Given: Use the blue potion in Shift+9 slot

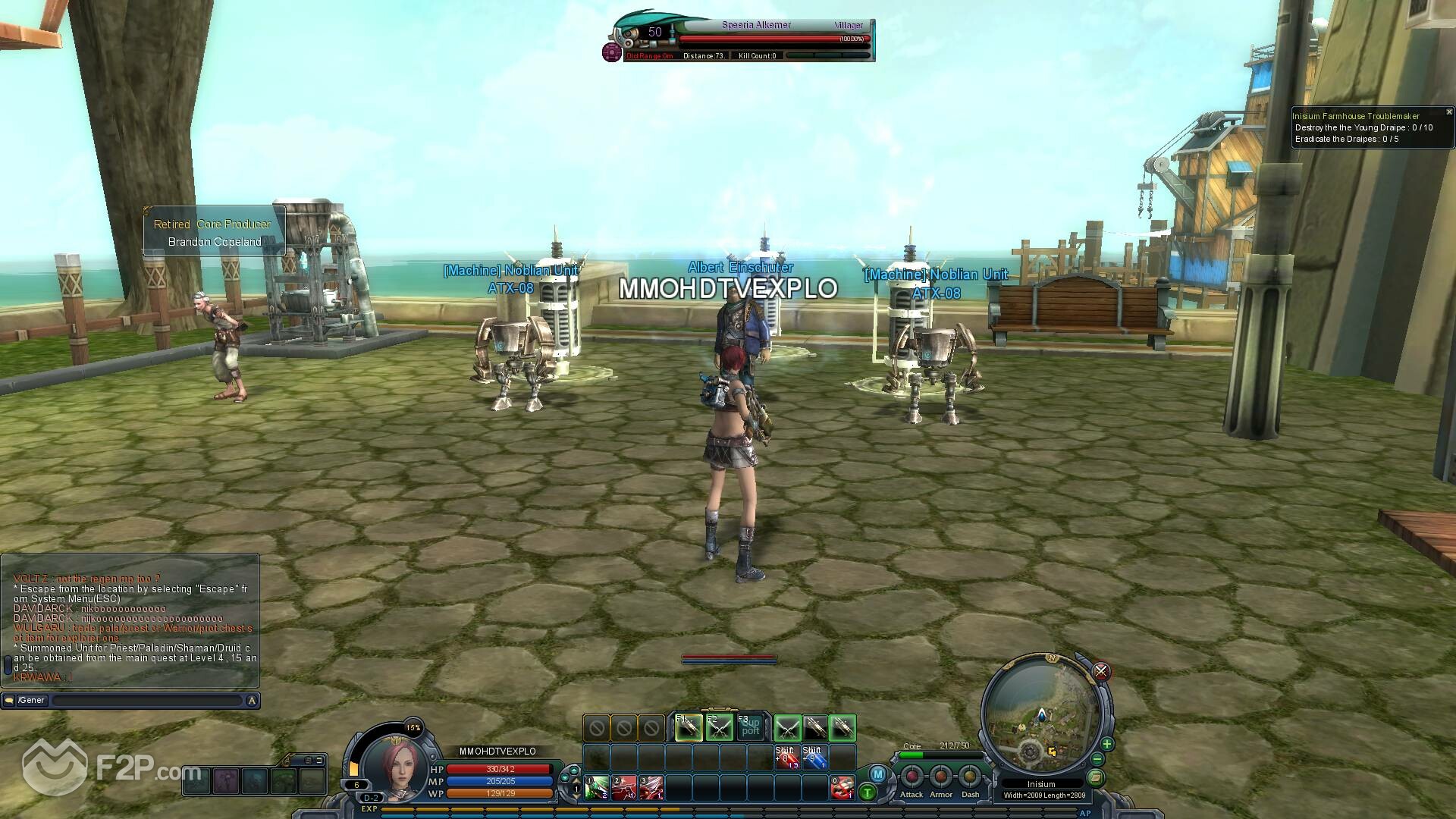Looking at the screenshot, I should pos(814,758).
